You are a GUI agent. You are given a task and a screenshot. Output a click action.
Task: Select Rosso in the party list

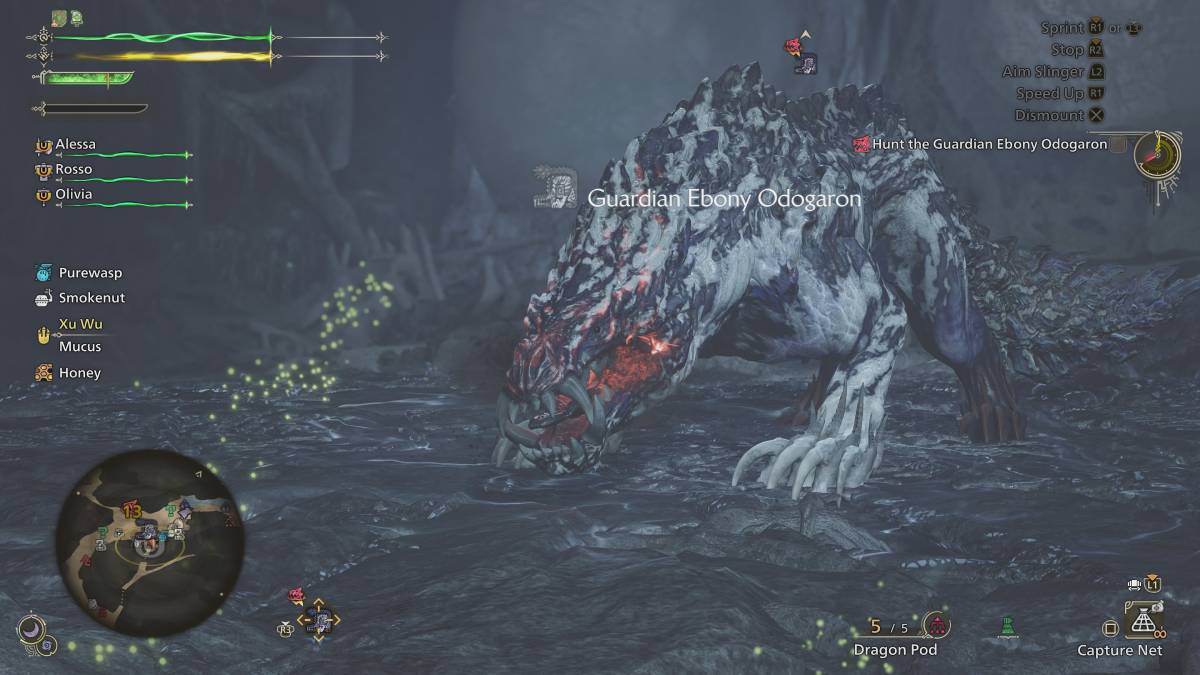[x=73, y=169]
